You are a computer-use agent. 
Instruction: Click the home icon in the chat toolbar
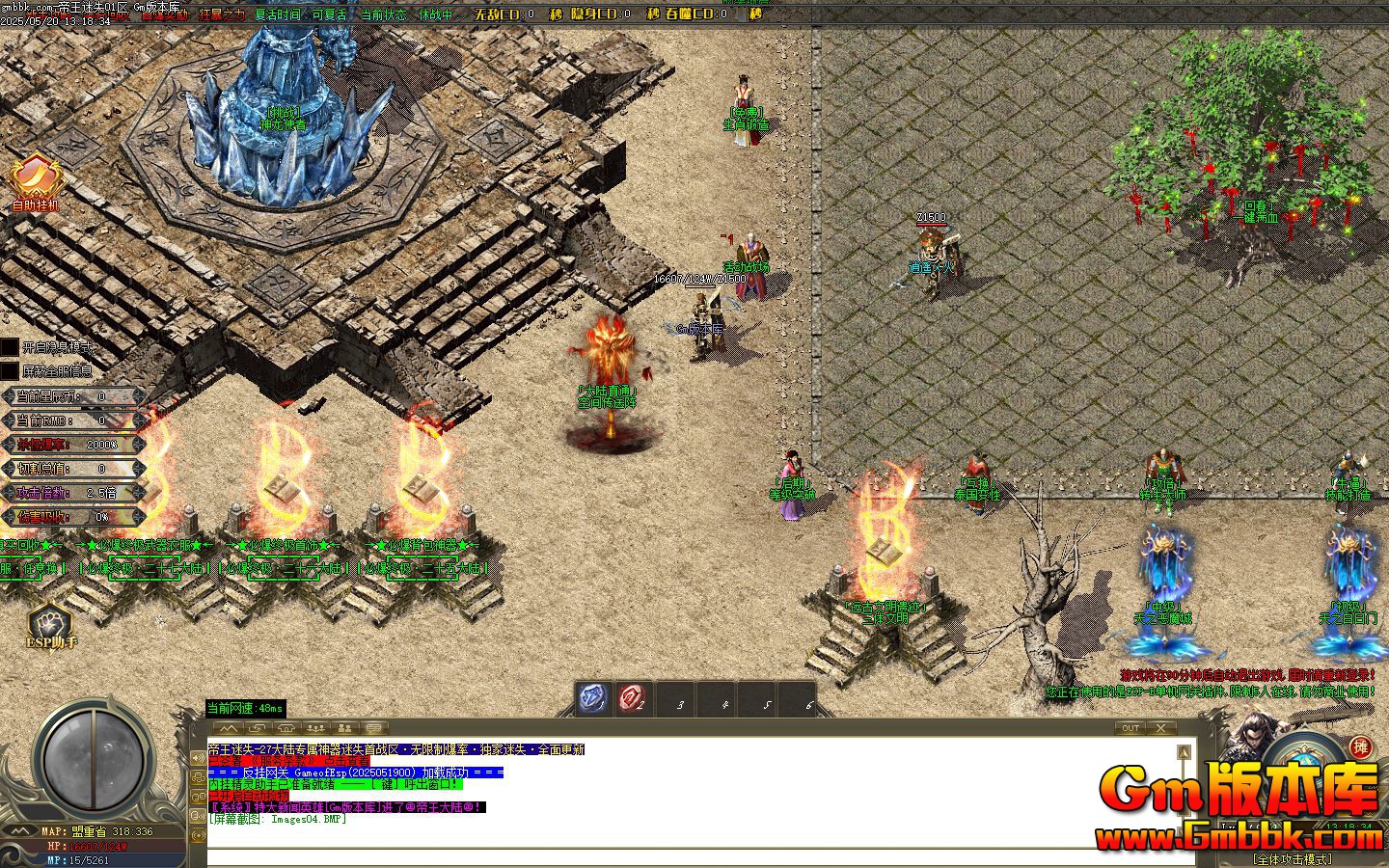tap(285, 728)
